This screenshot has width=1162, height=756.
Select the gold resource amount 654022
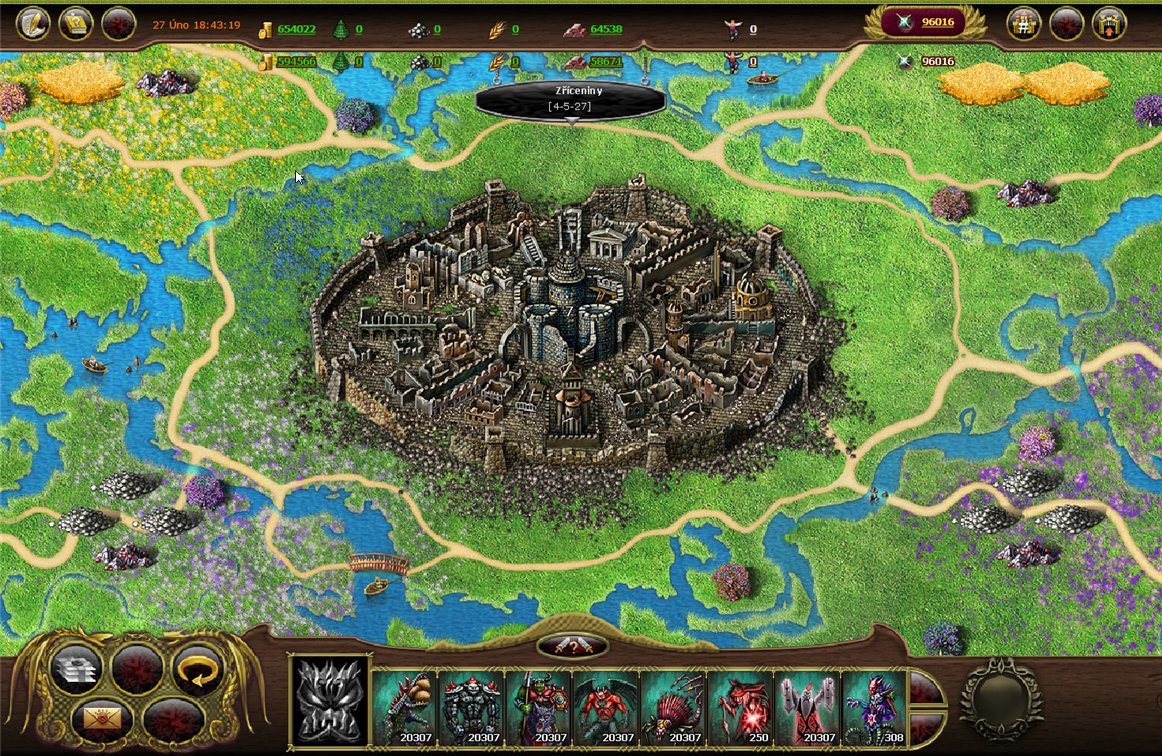[296, 29]
